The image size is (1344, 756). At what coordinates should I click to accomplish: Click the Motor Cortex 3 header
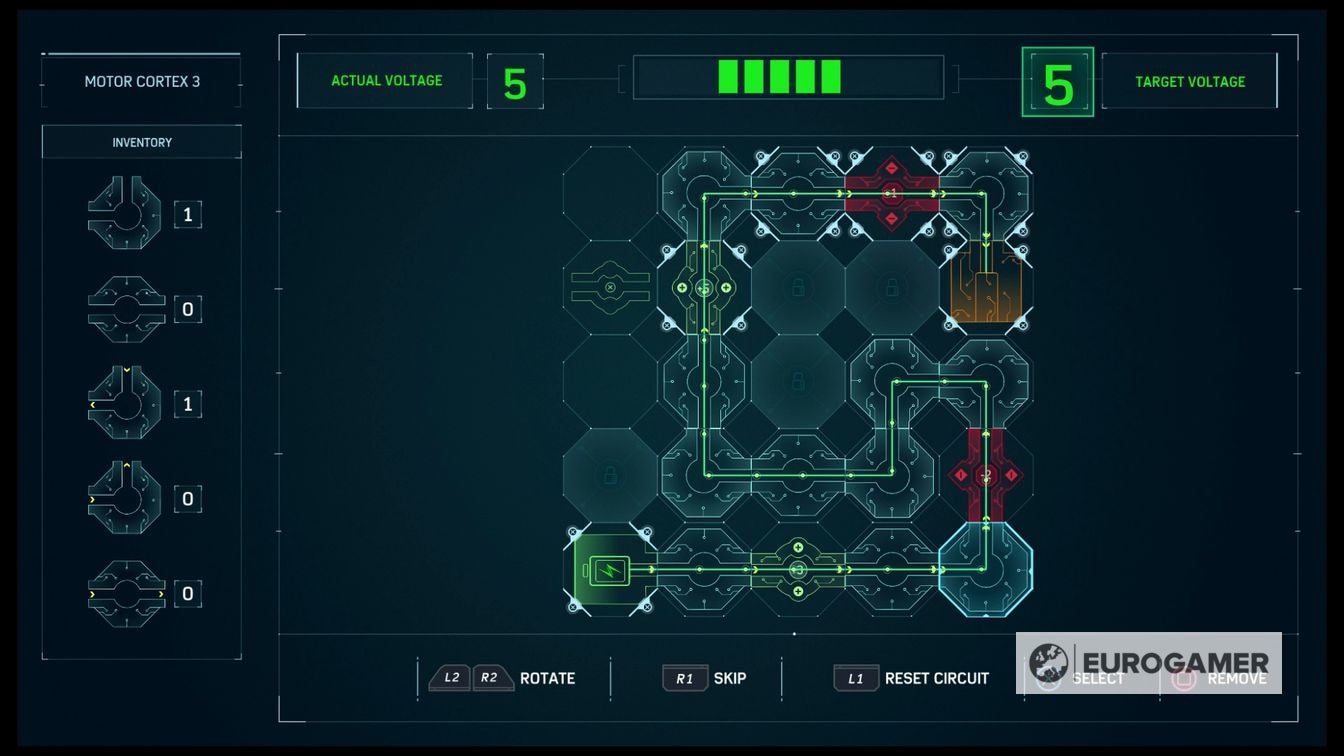tap(140, 82)
